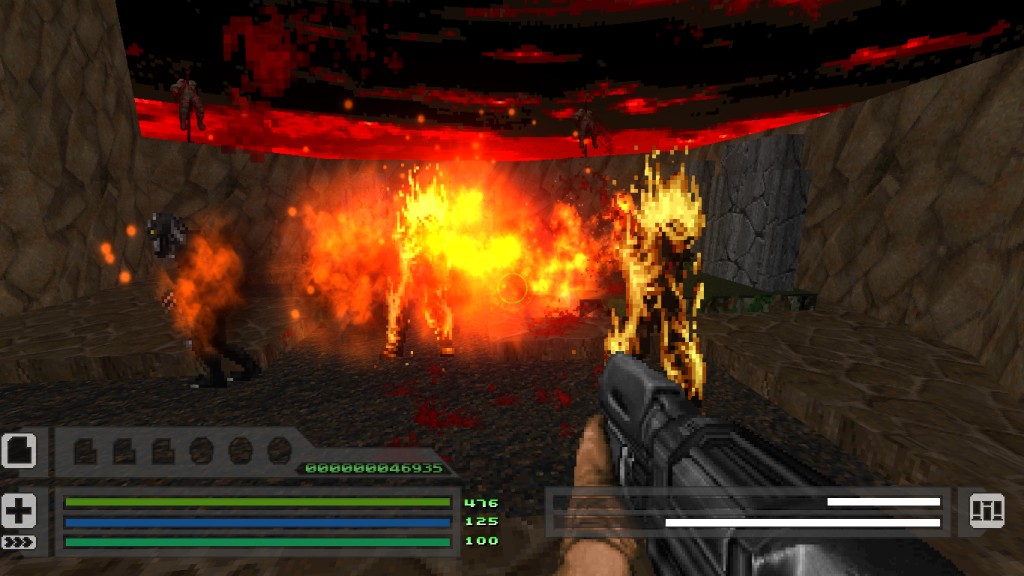Select the white plus health icon
This screenshot has width=1024, height=576.
click(x=19, y=510)
